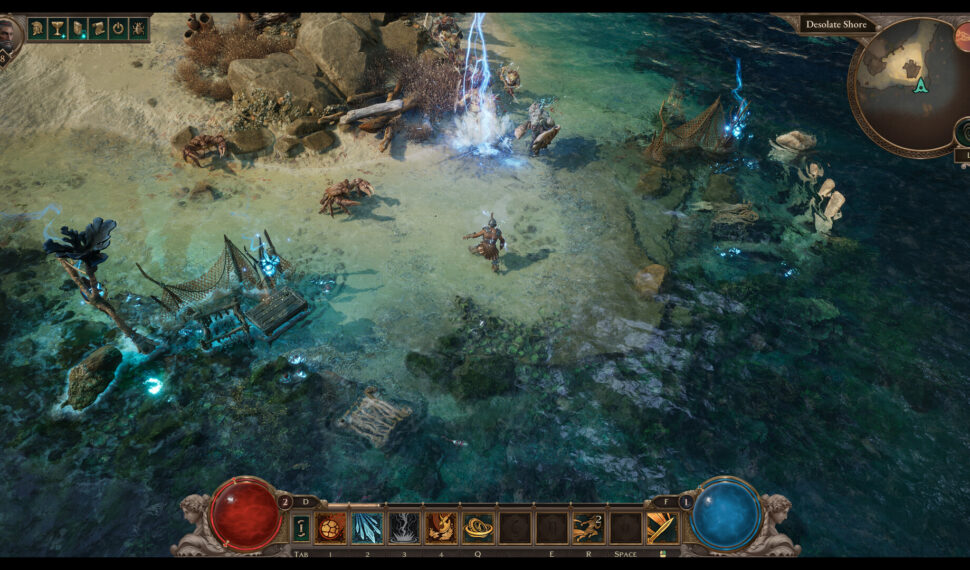This screenshot has height=570, width=970.
Task: Activate the grey smoke burst skill
Action: tap(404, 527)
